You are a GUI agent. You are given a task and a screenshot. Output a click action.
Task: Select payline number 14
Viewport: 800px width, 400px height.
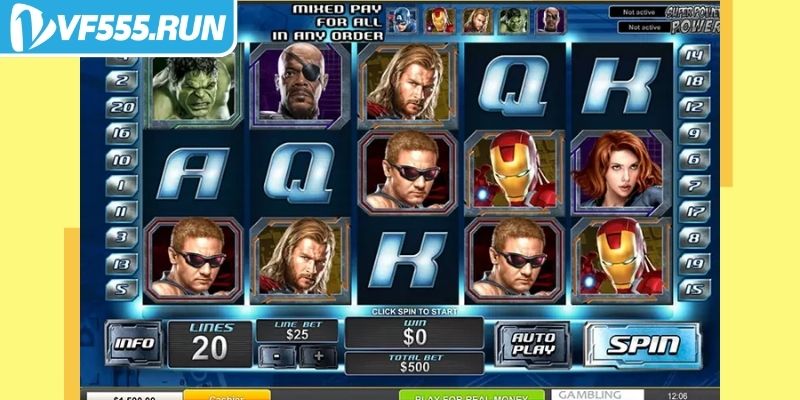pyautogui.click(x=693, y=55)
